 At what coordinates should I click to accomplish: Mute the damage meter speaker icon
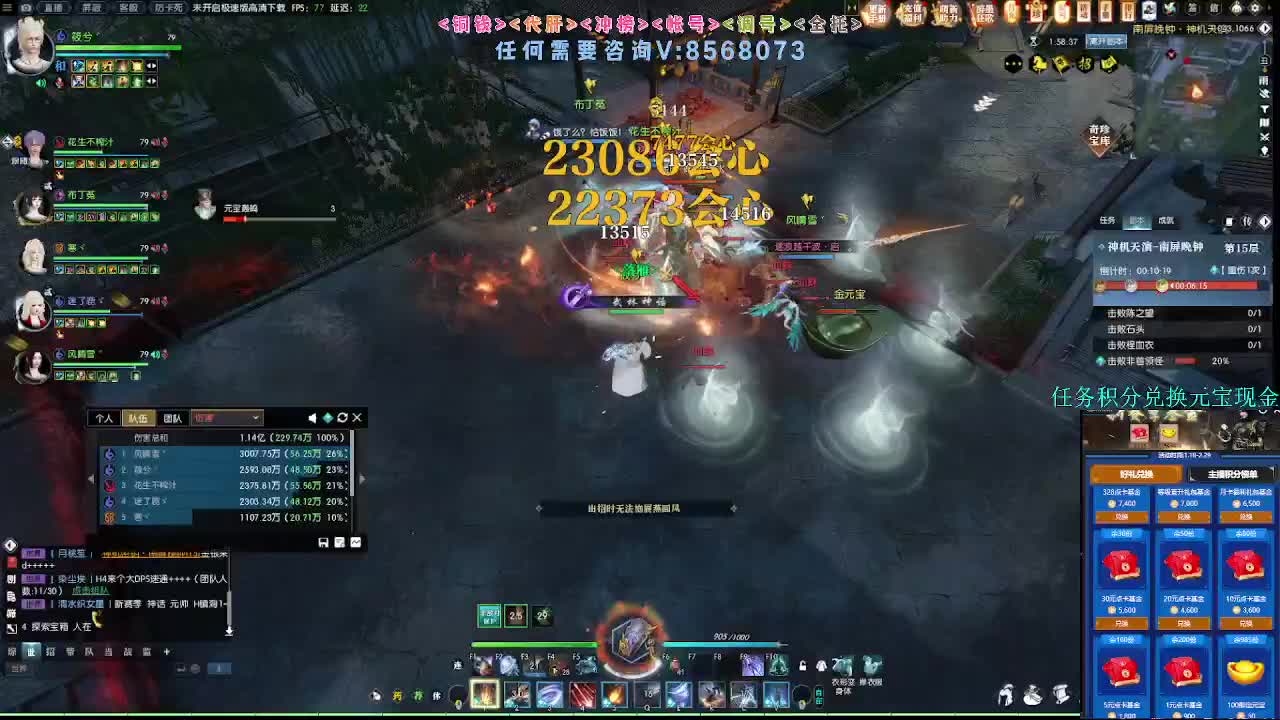point(313,417)
